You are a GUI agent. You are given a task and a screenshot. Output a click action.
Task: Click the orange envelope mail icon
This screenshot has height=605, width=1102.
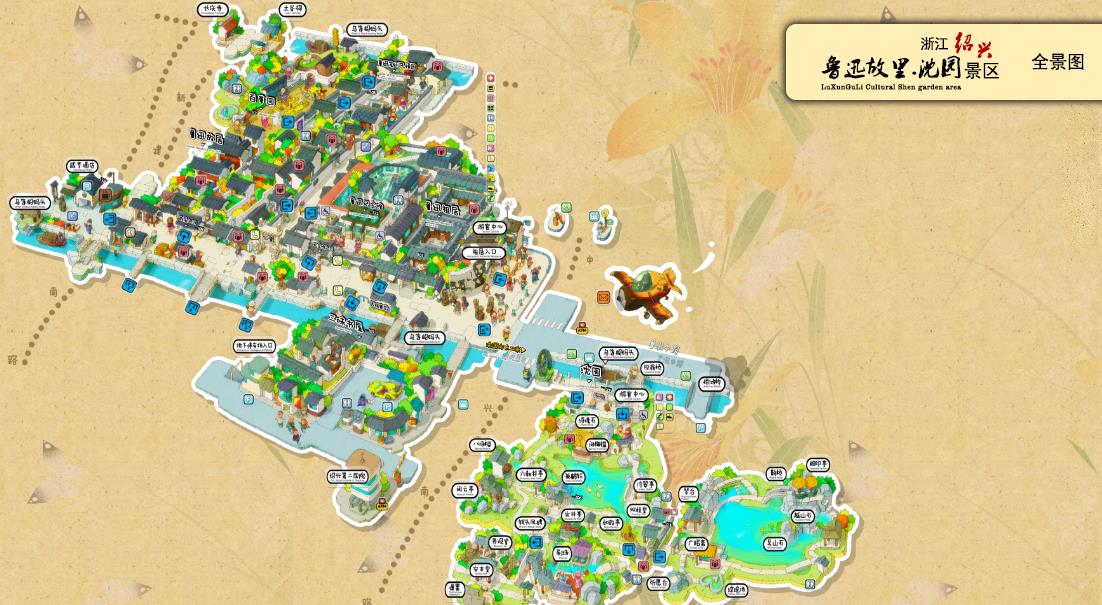coord(604,297)
